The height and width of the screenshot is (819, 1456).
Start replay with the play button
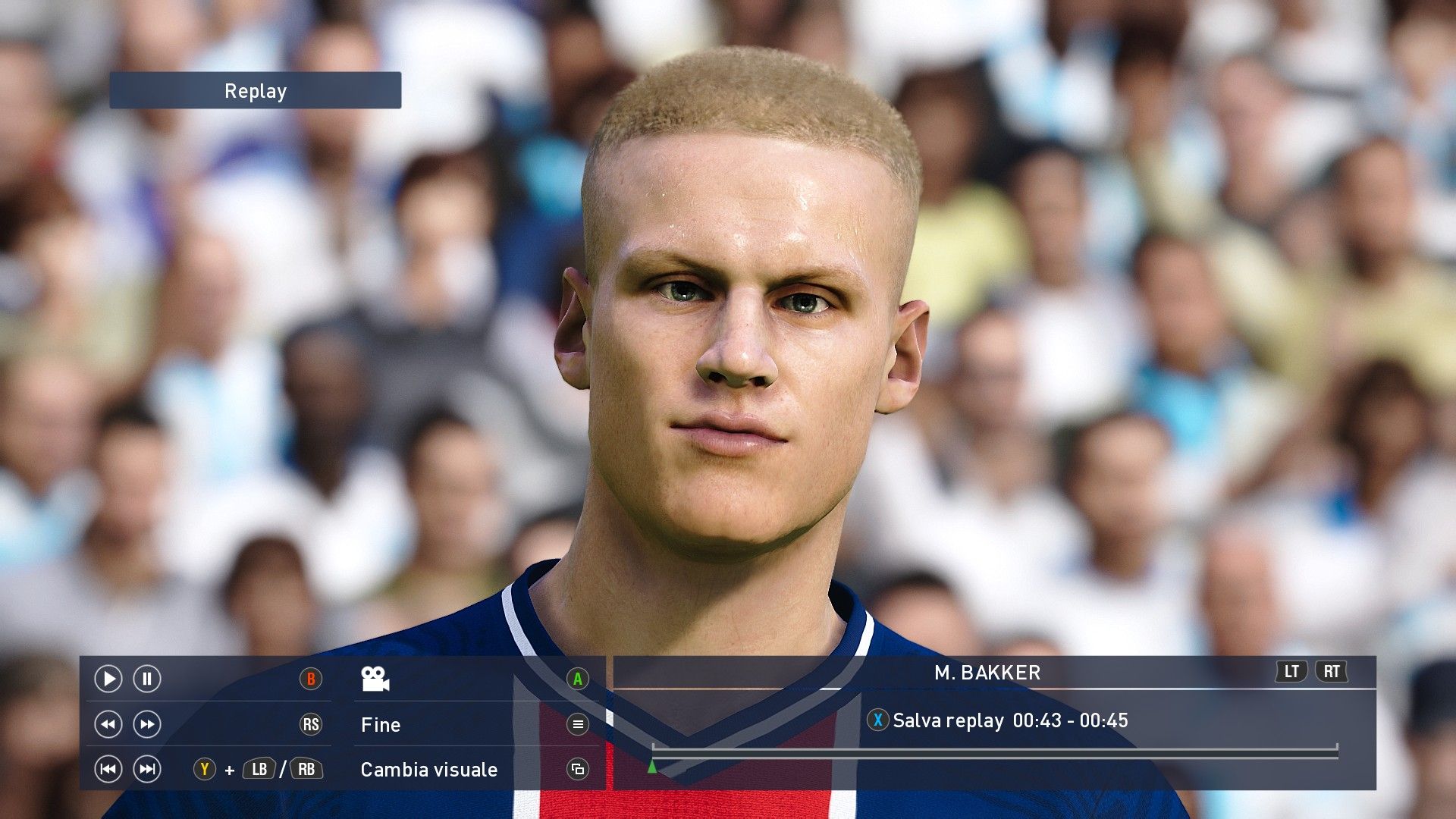[108, 679]
